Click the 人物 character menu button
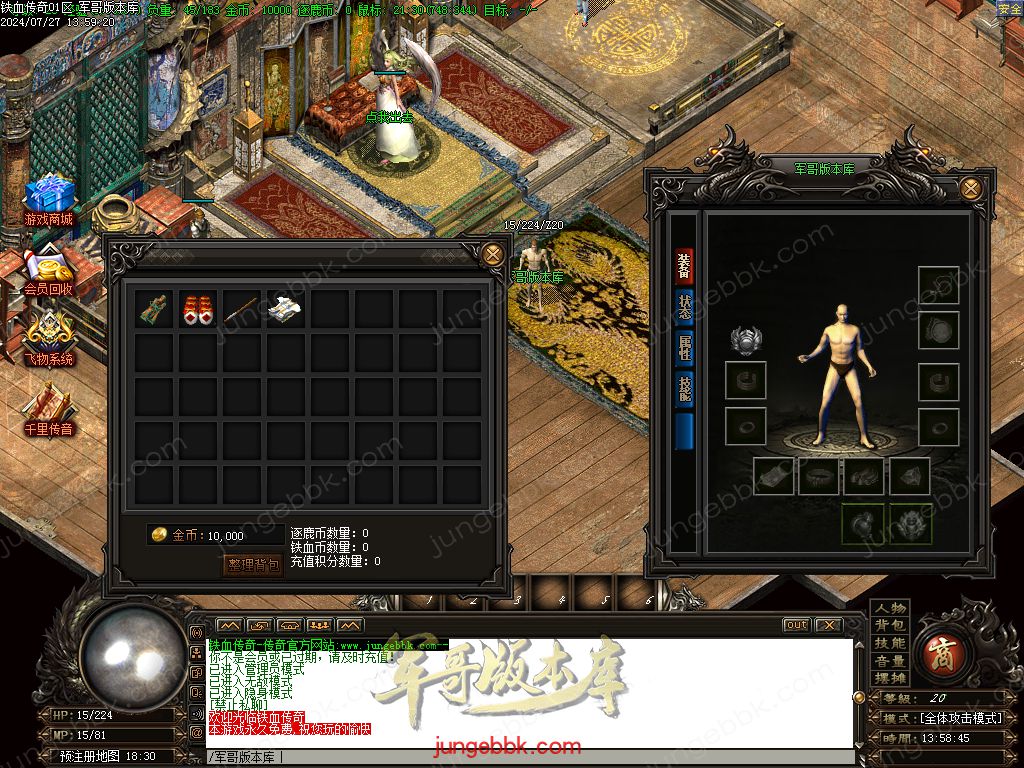 (889, 608)
